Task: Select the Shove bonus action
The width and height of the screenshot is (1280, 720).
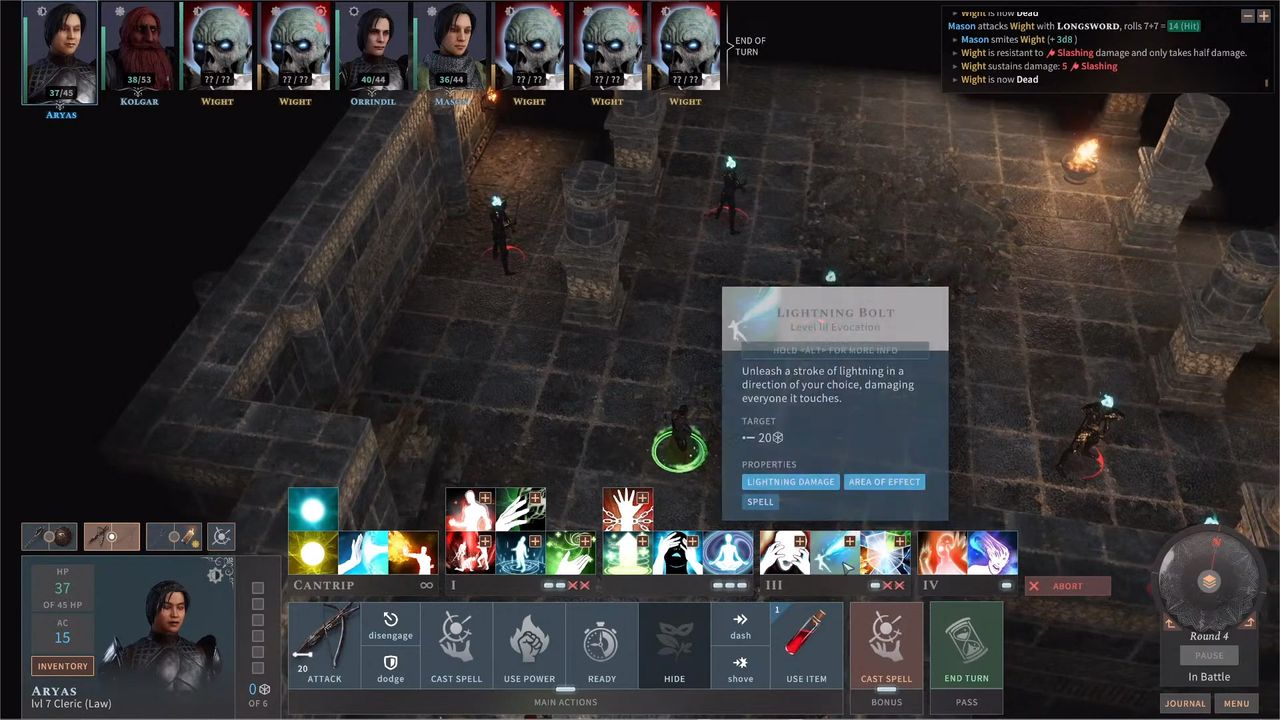Action: click(740, 662)
